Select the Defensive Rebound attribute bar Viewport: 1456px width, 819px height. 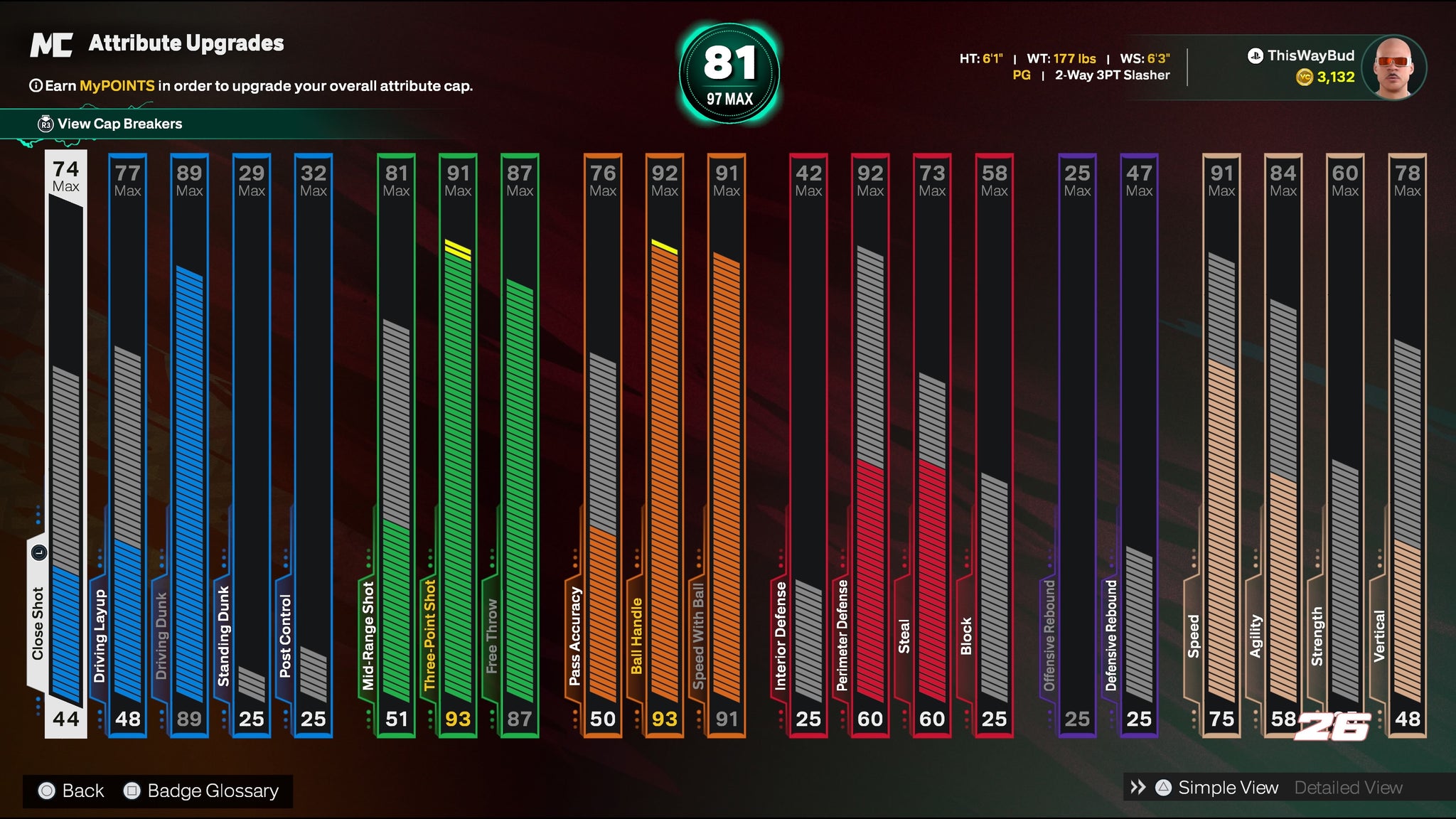pyautogui.click(x=1139, y=444)
